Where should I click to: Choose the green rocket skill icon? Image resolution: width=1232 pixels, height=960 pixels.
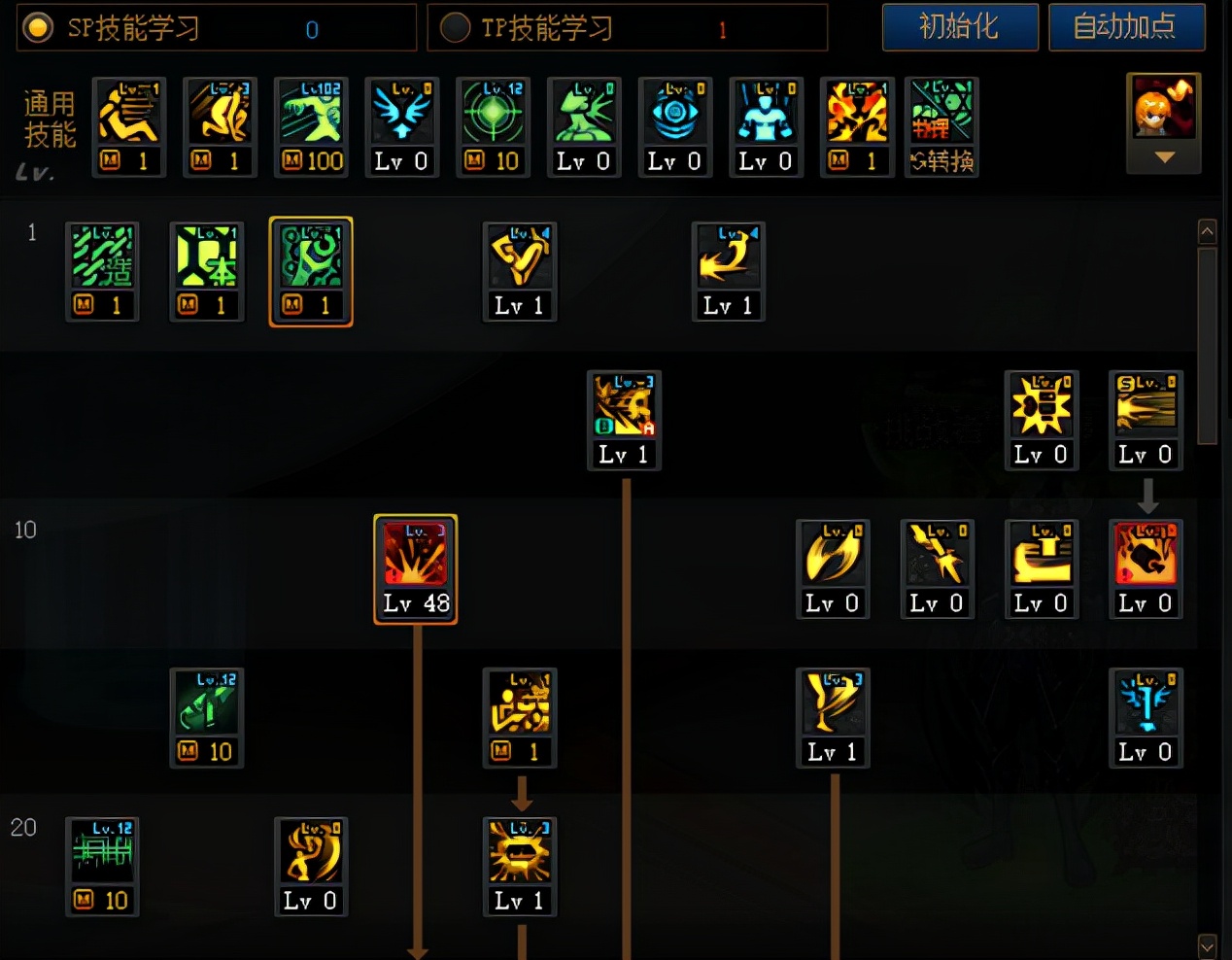(x=207, y=717)
